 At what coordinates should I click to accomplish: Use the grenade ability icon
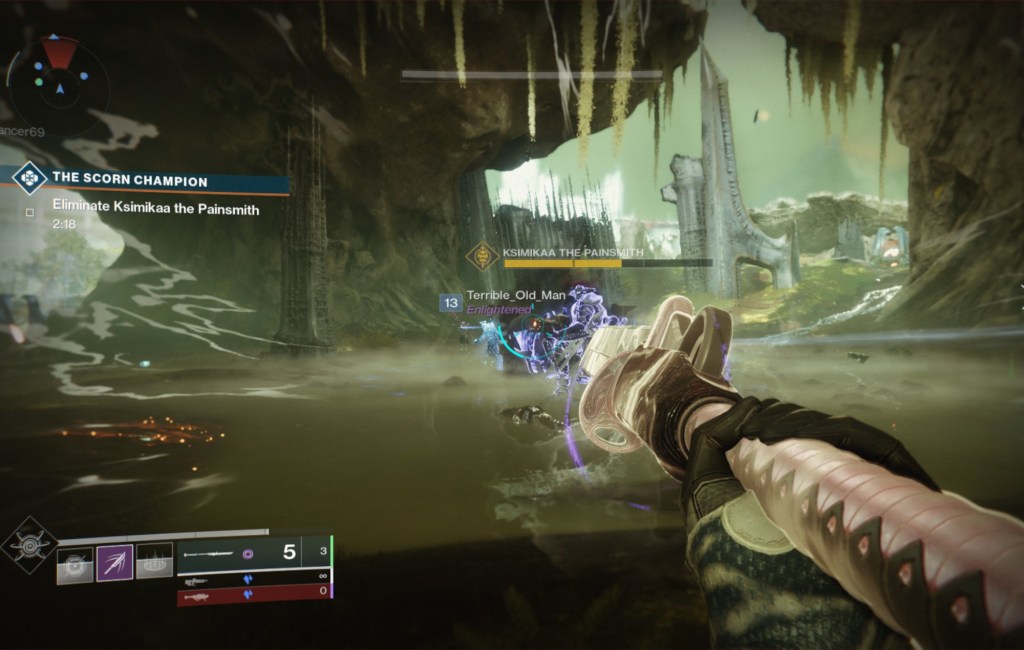74,563
